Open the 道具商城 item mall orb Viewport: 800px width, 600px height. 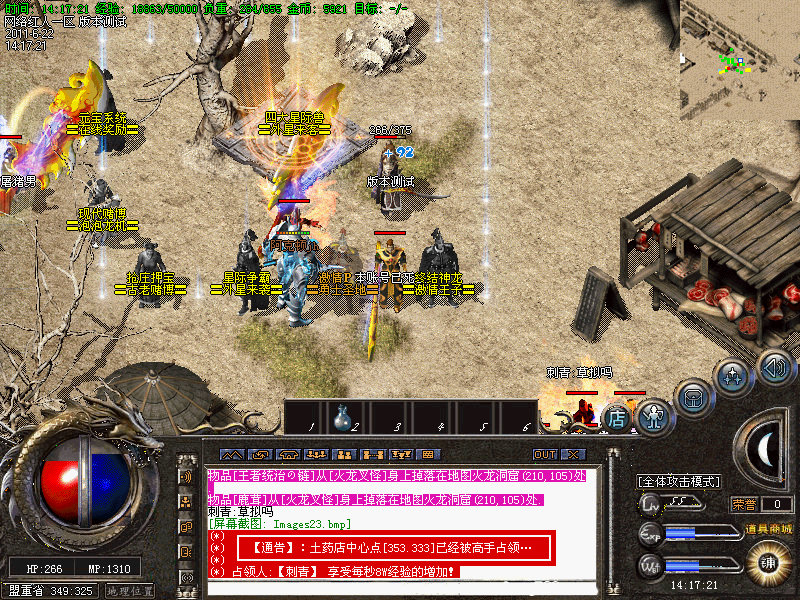click(769, 560)
